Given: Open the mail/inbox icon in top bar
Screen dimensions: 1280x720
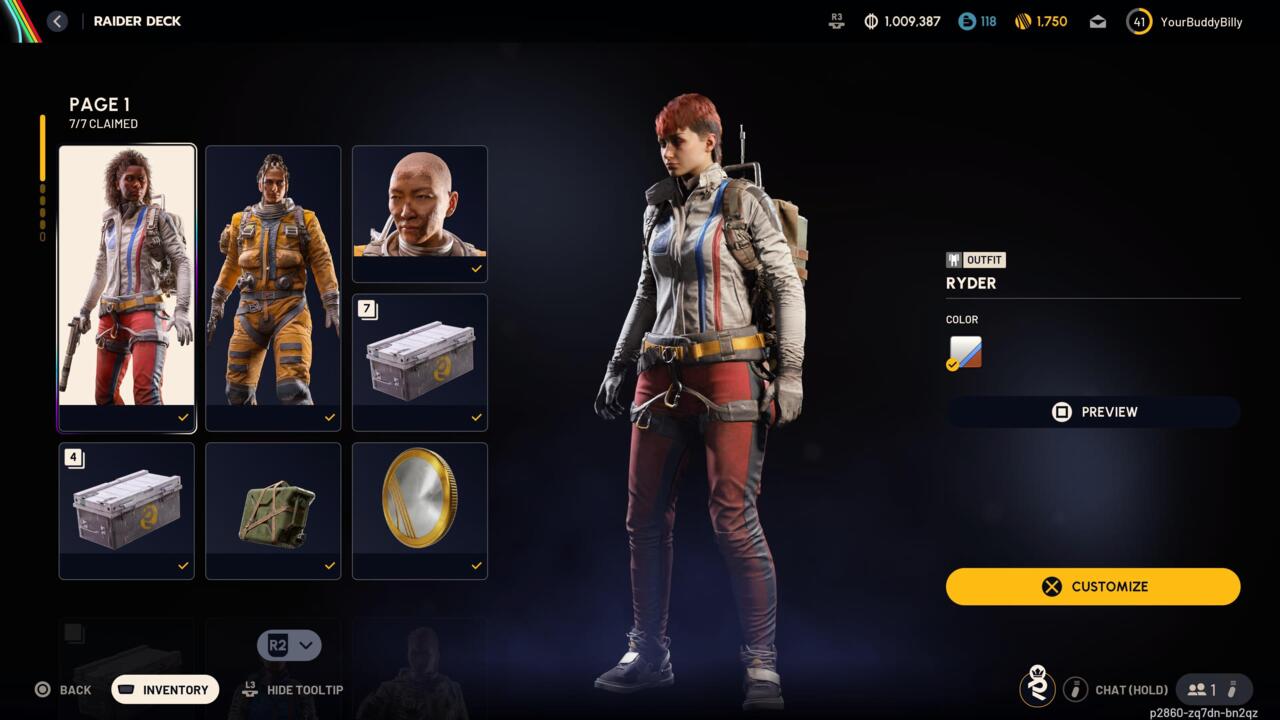Looking at the screenshot, I should tap(1097, 21).
